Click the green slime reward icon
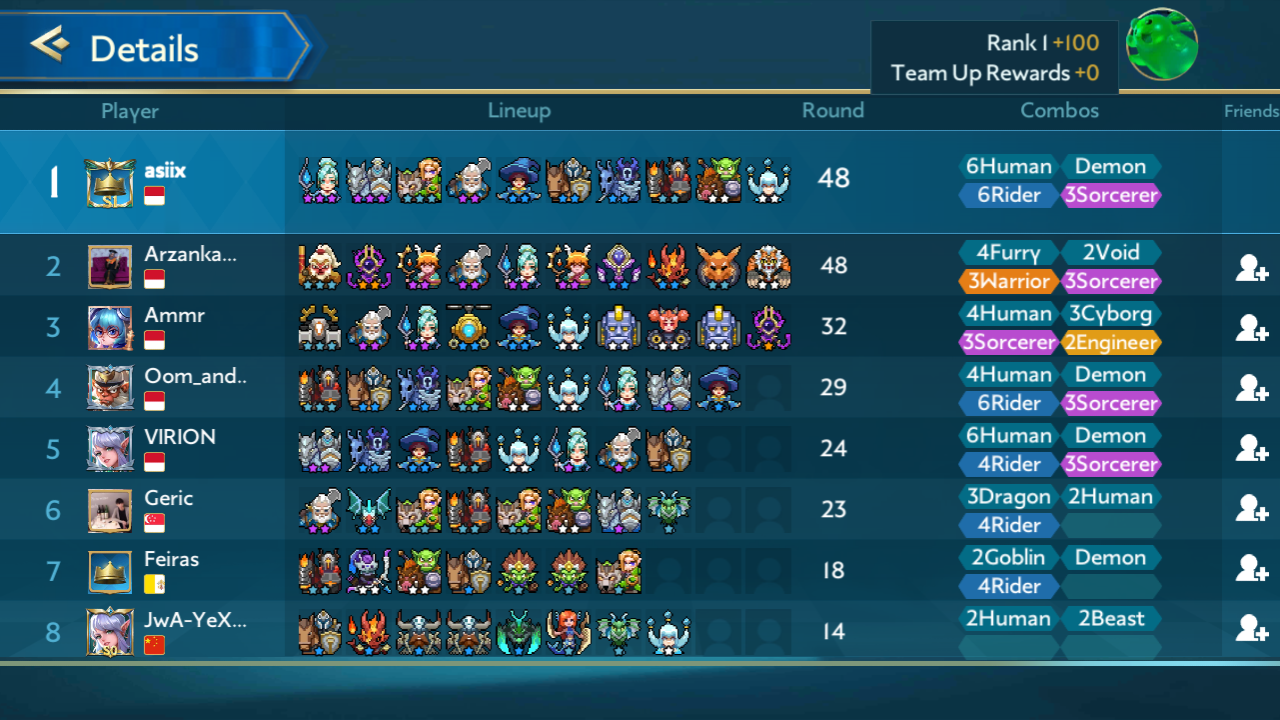This screenshot has height=720, width=1280. 1161,45
